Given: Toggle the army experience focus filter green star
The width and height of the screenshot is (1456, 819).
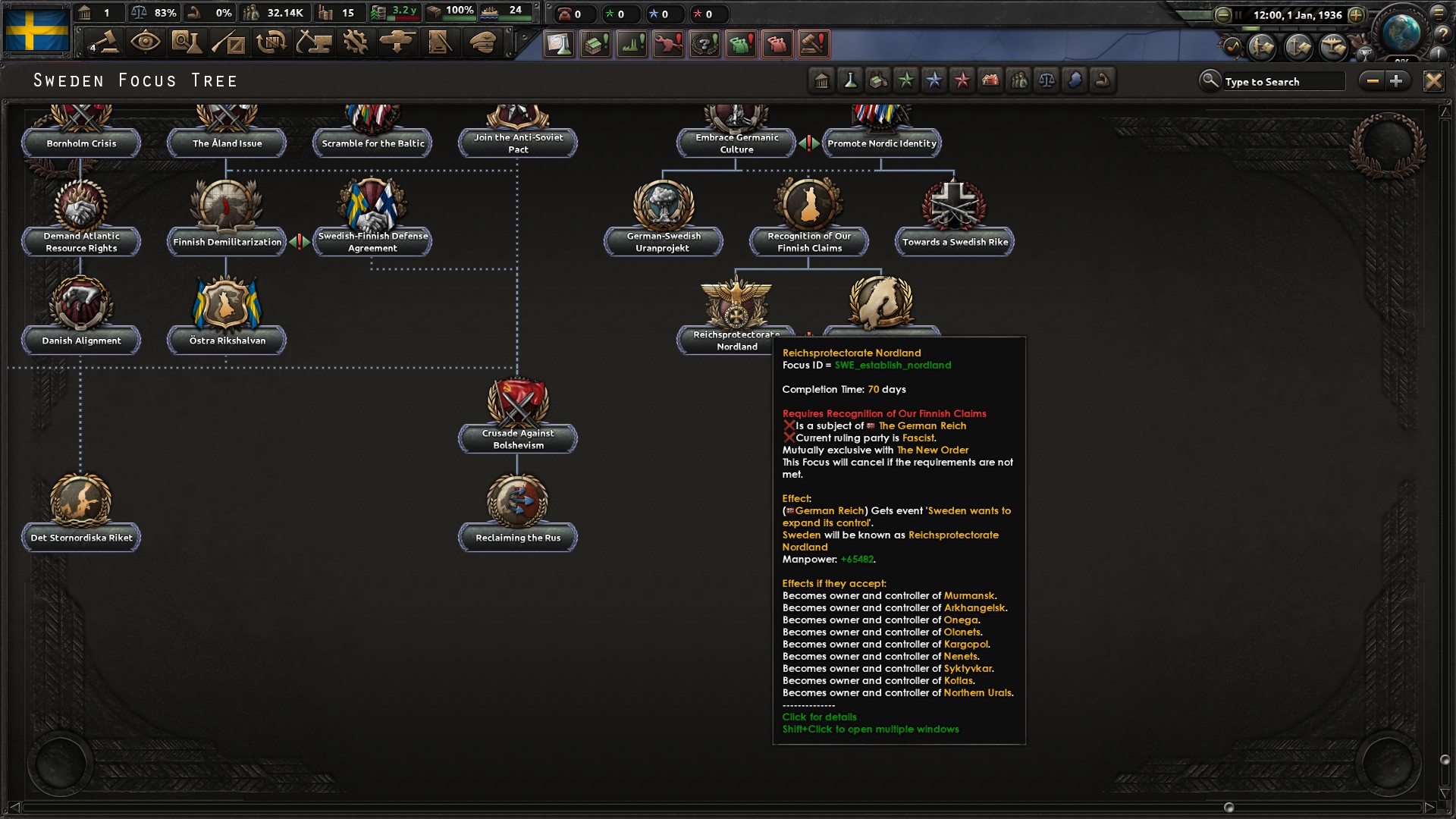Looking at the screenshot, I should click(x=907, y=80).
